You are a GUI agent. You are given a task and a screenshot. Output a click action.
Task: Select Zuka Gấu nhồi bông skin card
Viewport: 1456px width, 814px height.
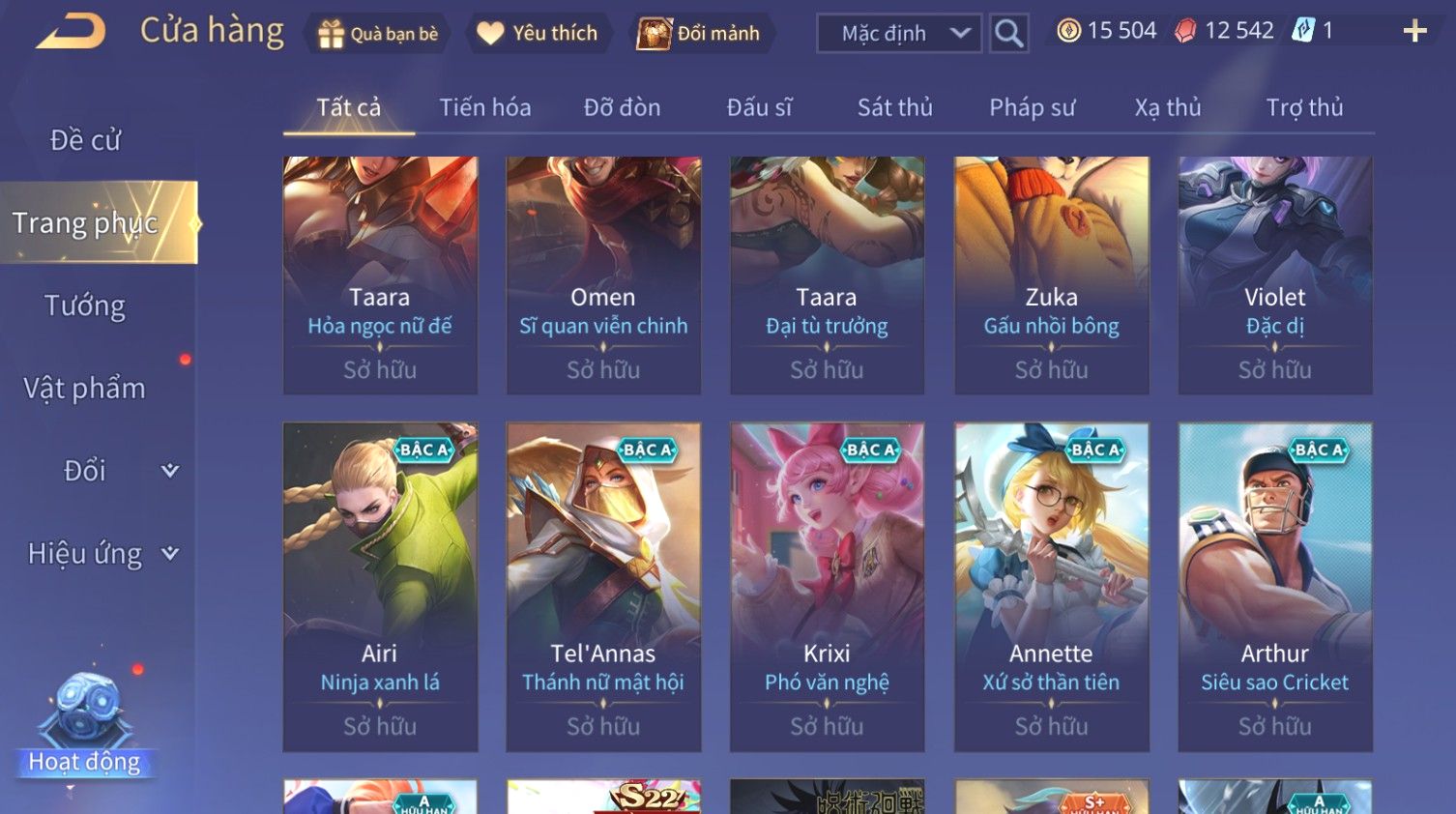tap(1051, 276)
